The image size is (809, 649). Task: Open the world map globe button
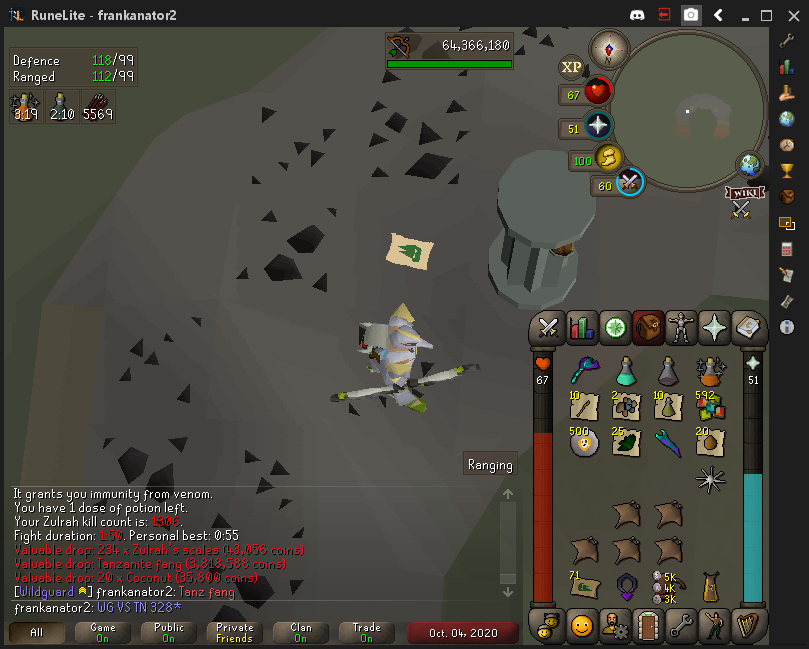click(x=750, y=164)
